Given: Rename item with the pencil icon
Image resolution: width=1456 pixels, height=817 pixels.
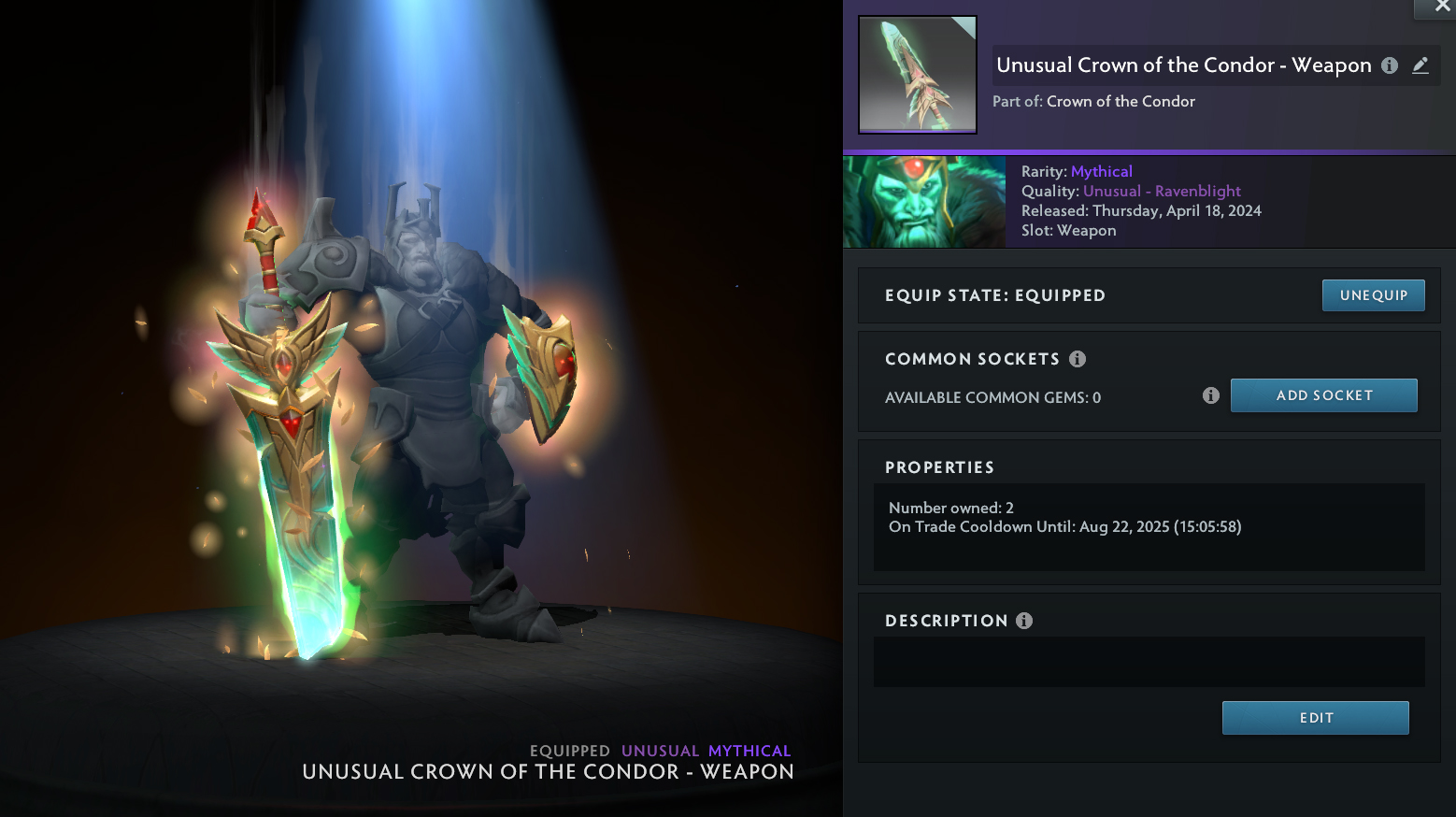Looking at the screenshot, I should point(1420,65).
